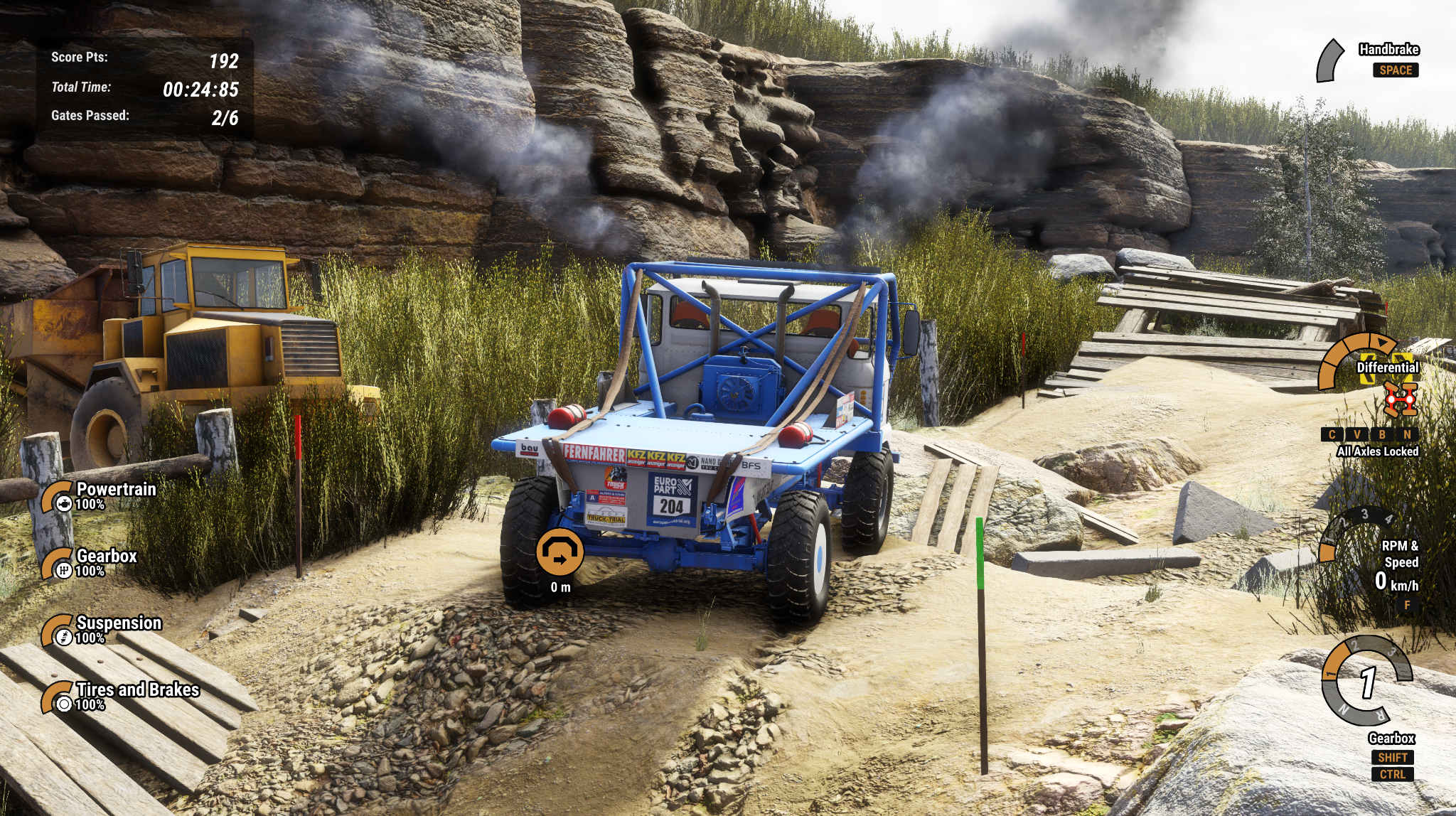Select the Tires and Brakes icon

[x=63, y=704]
